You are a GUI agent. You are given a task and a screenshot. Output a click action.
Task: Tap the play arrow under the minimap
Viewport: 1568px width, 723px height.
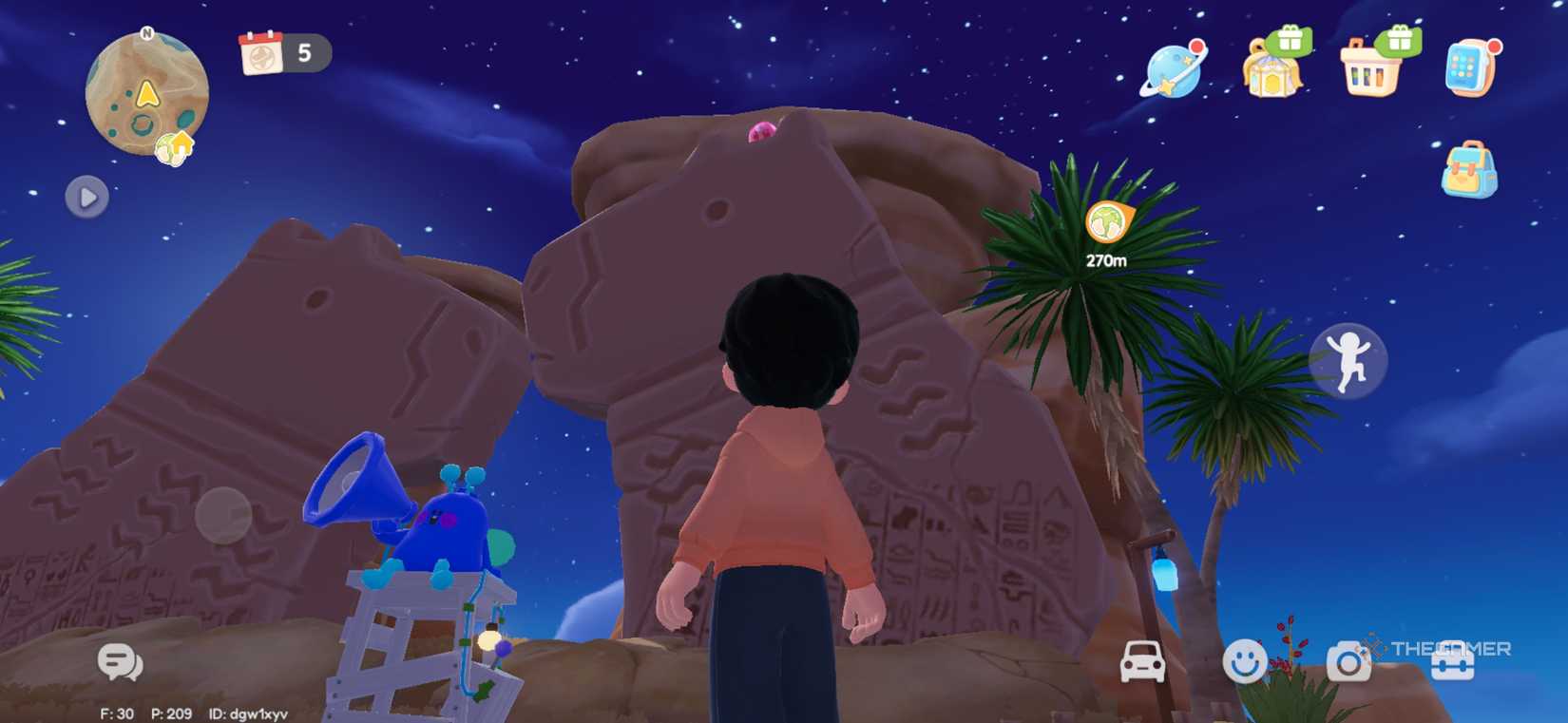pyautogui.click(x=86, y=197)
